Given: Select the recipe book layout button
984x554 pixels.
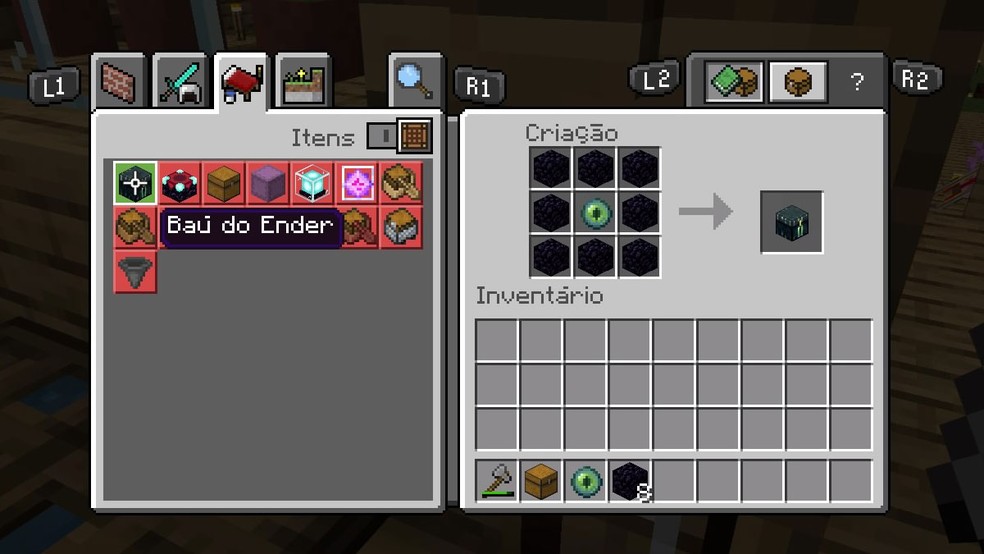Looking at the screenshot, I should click(x=733, y=81).
